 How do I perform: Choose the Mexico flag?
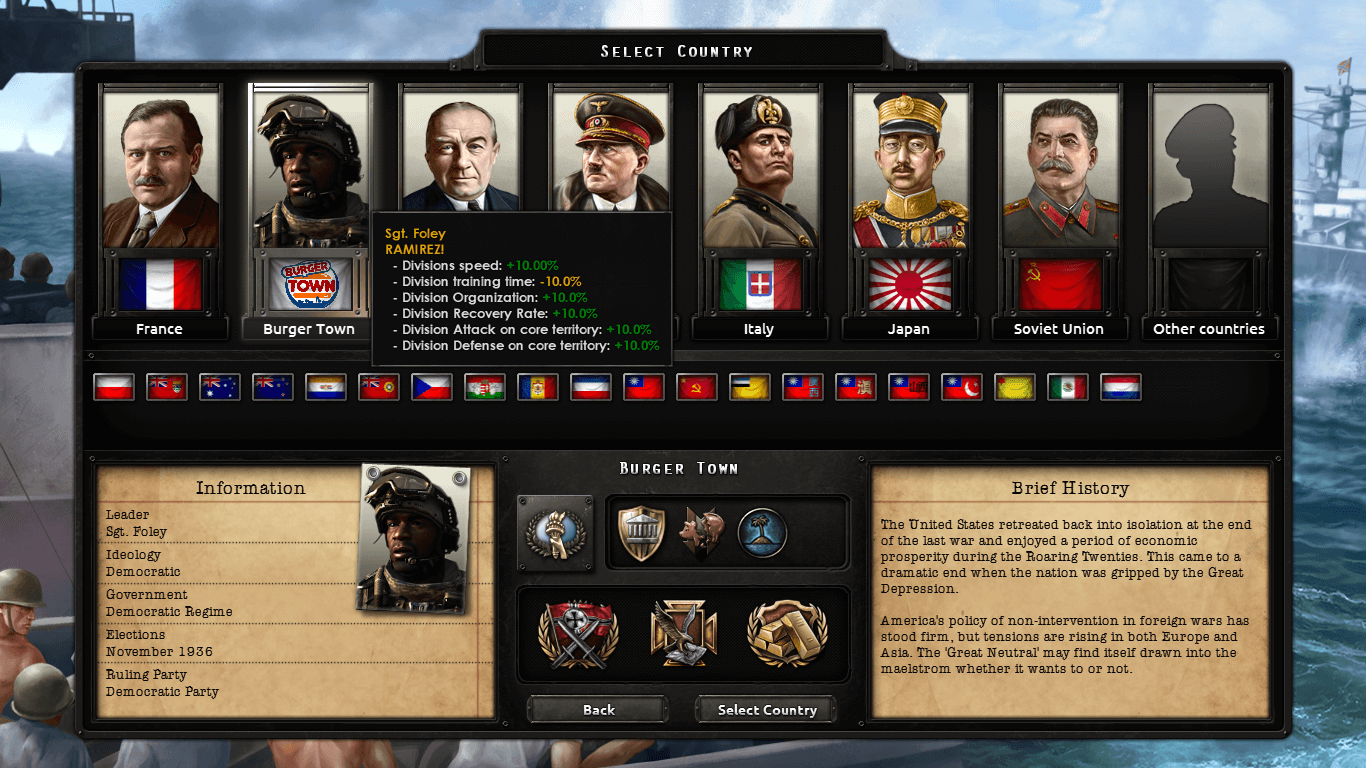point(1067,387)
